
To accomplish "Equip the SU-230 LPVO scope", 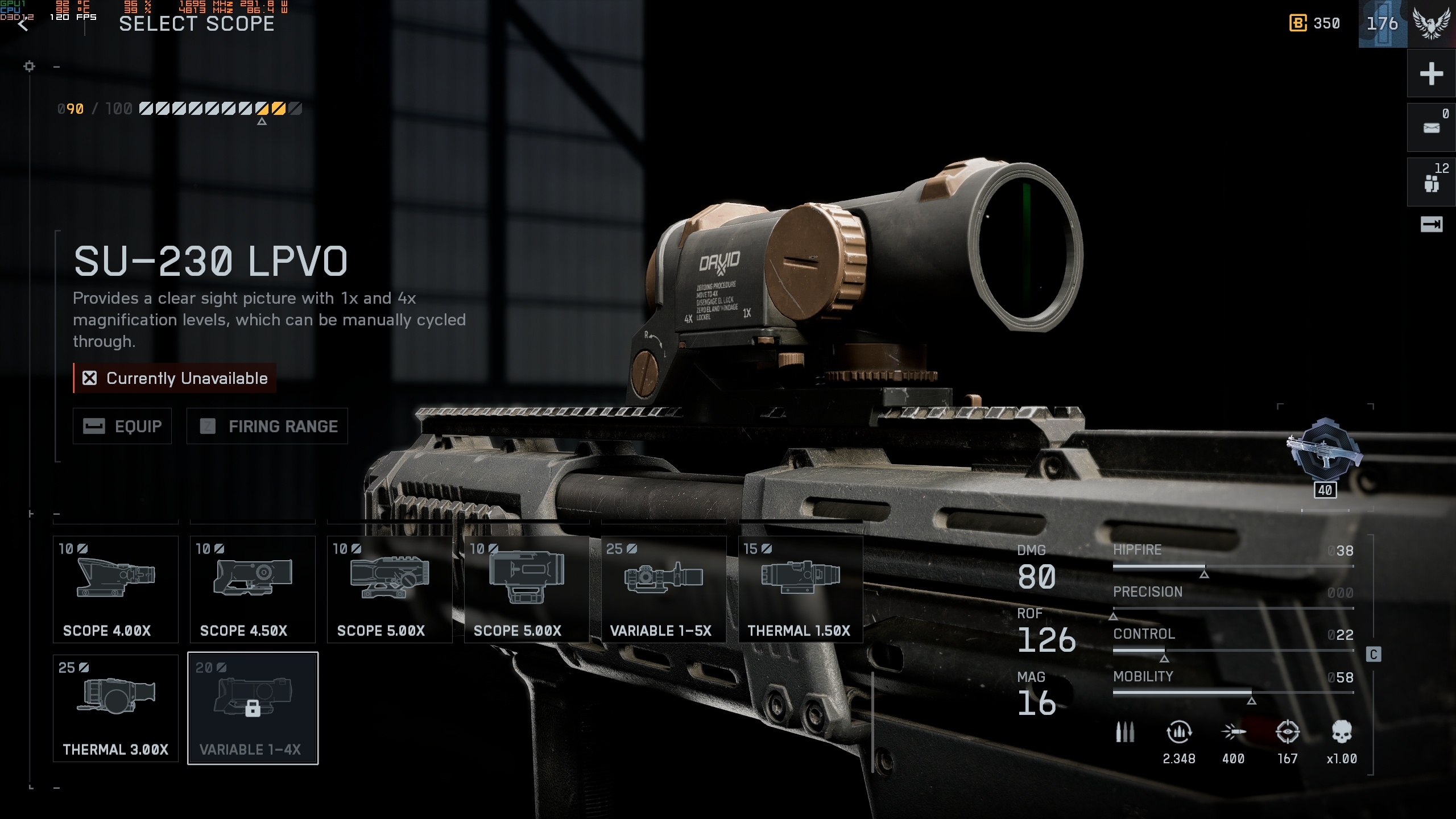I will [x=122, y=426].
